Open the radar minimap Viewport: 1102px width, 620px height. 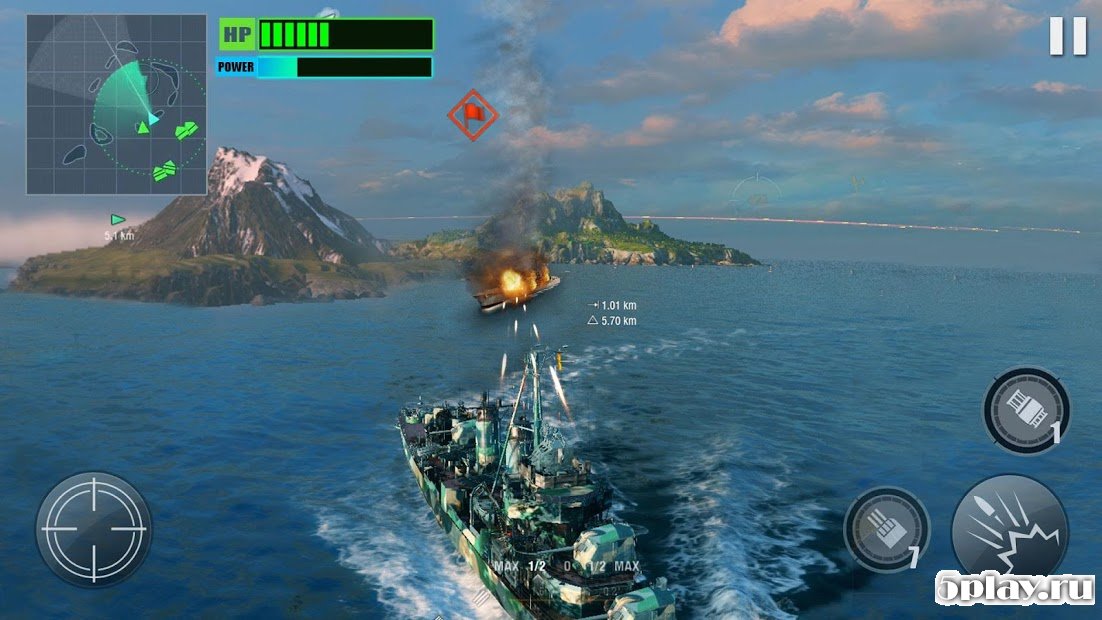click(x=116, y=104)
